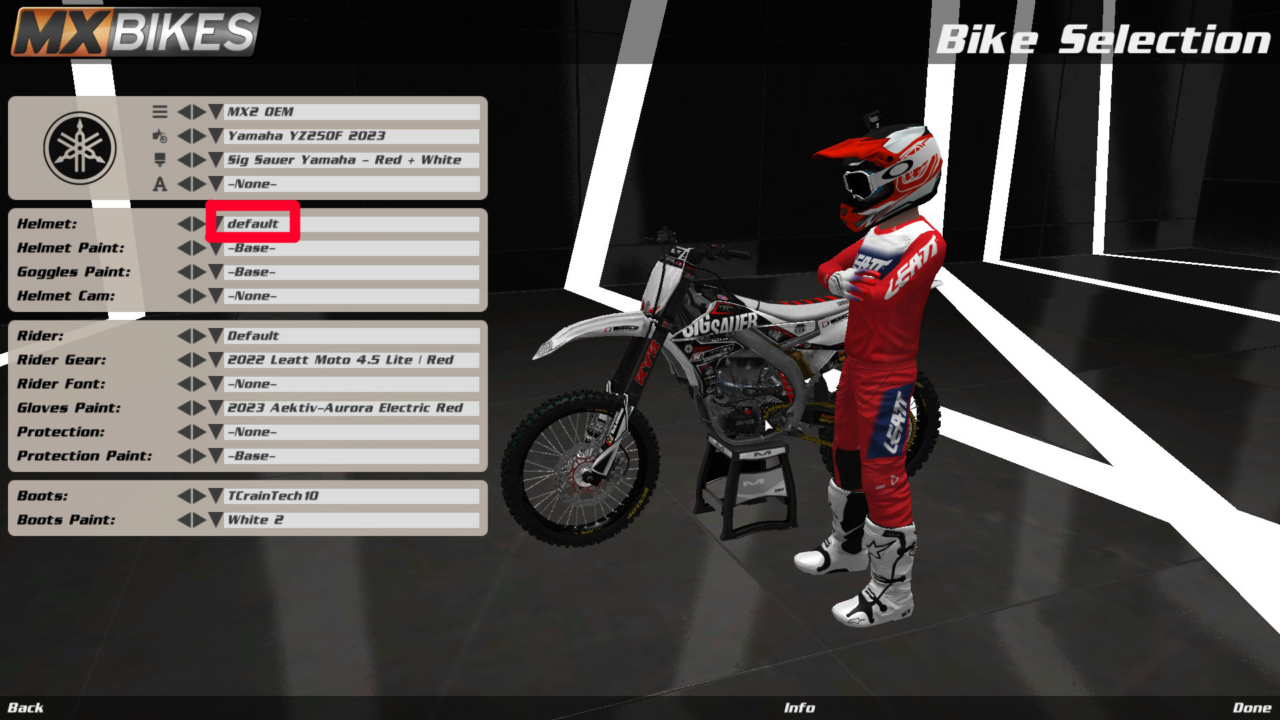Open the Helmet Paint dropdown

216,247
